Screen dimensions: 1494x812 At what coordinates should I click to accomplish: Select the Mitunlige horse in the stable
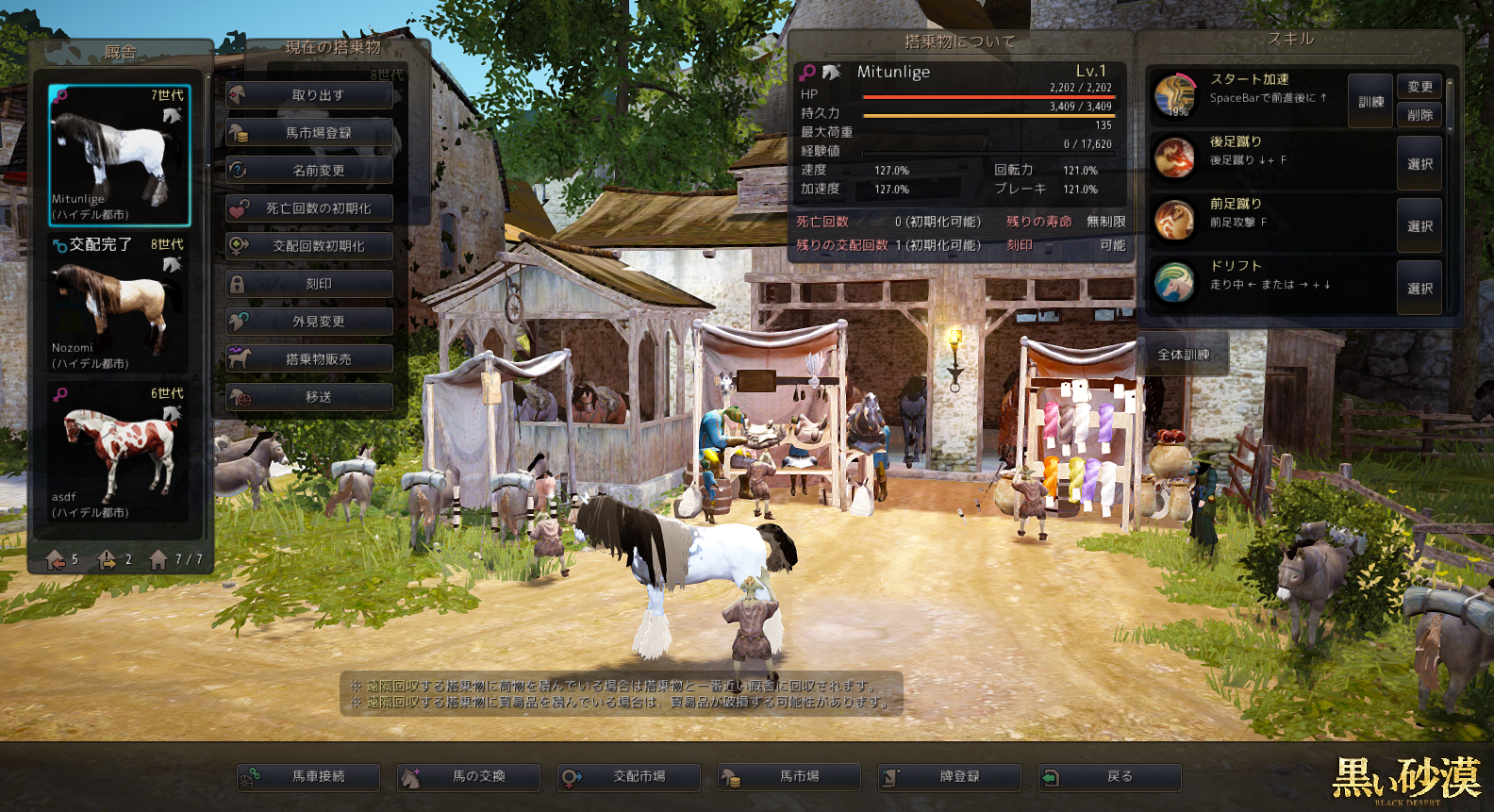[119, 156]
